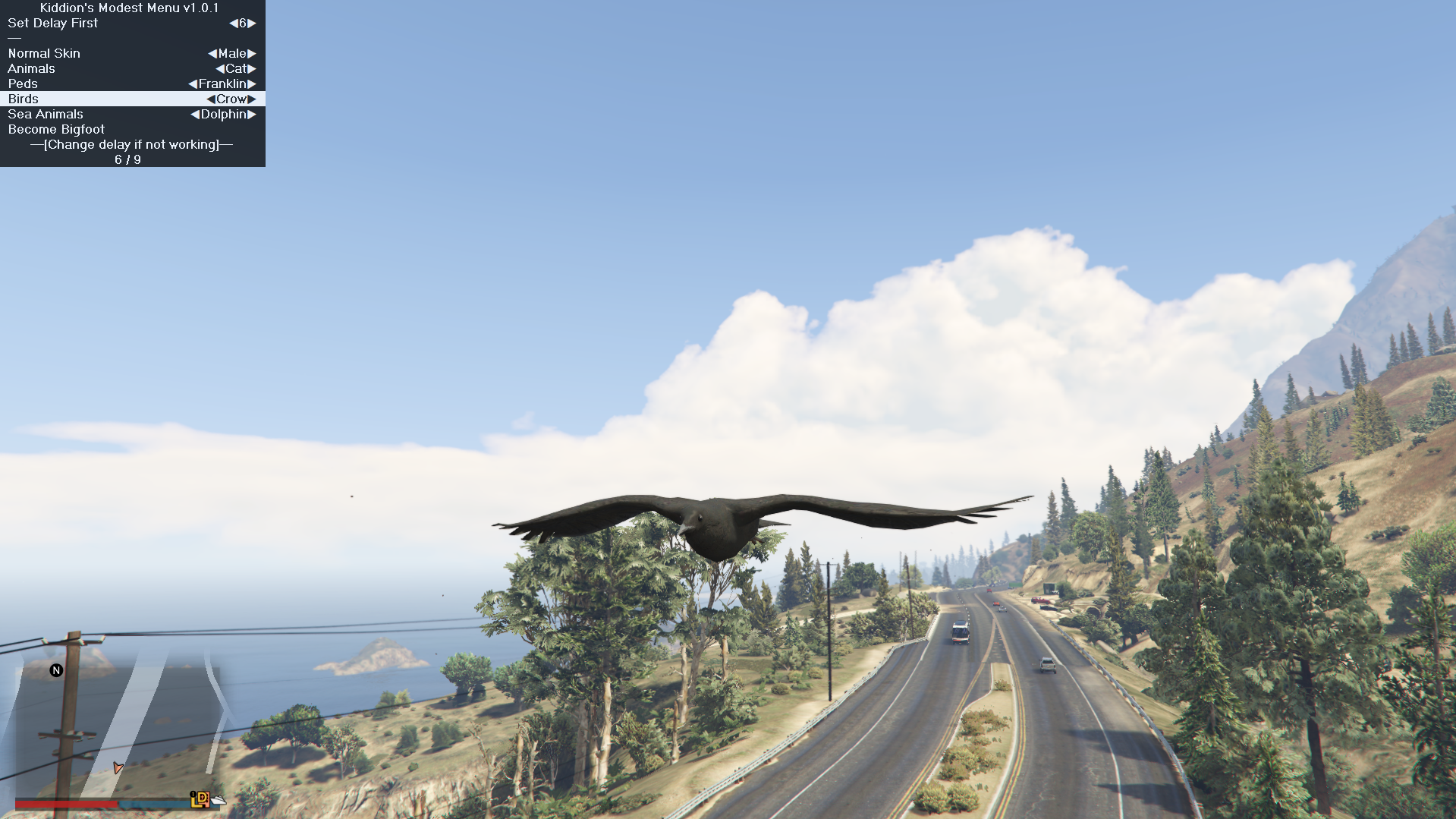Choose the Normal Skin menu entry
1456x819 pixels.
pyautogui.click(x=44, y=53)
